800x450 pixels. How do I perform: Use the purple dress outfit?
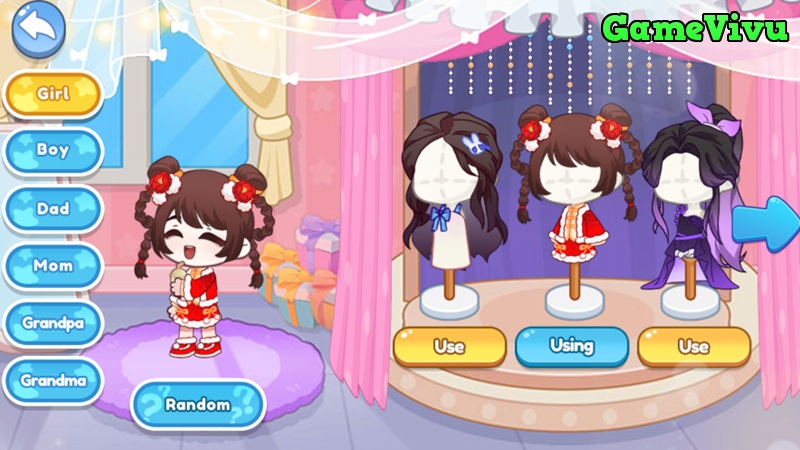(x=693, y=347)
